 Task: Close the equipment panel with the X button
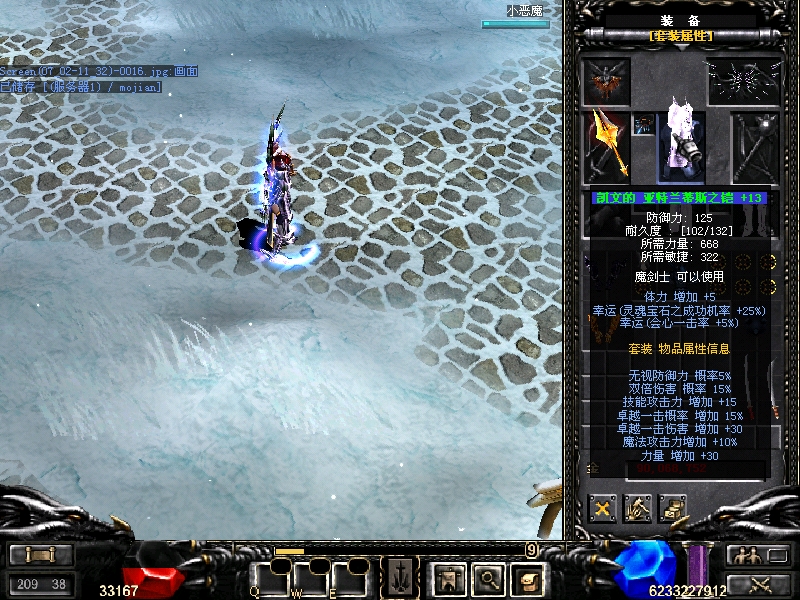pos(602,509)
